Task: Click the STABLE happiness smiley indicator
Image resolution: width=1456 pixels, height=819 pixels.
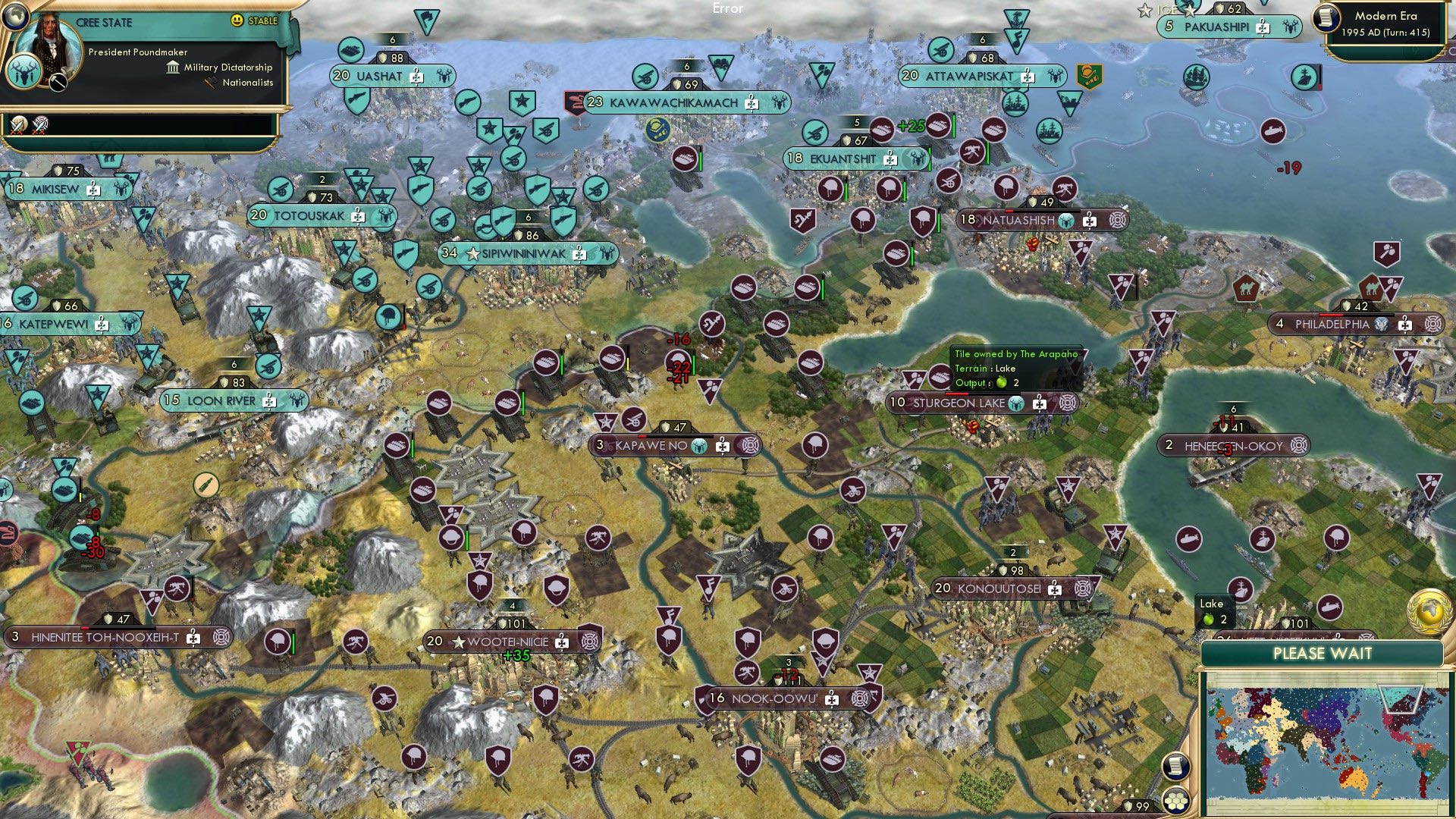Action: pyautogui.click(x=238, y=21)
